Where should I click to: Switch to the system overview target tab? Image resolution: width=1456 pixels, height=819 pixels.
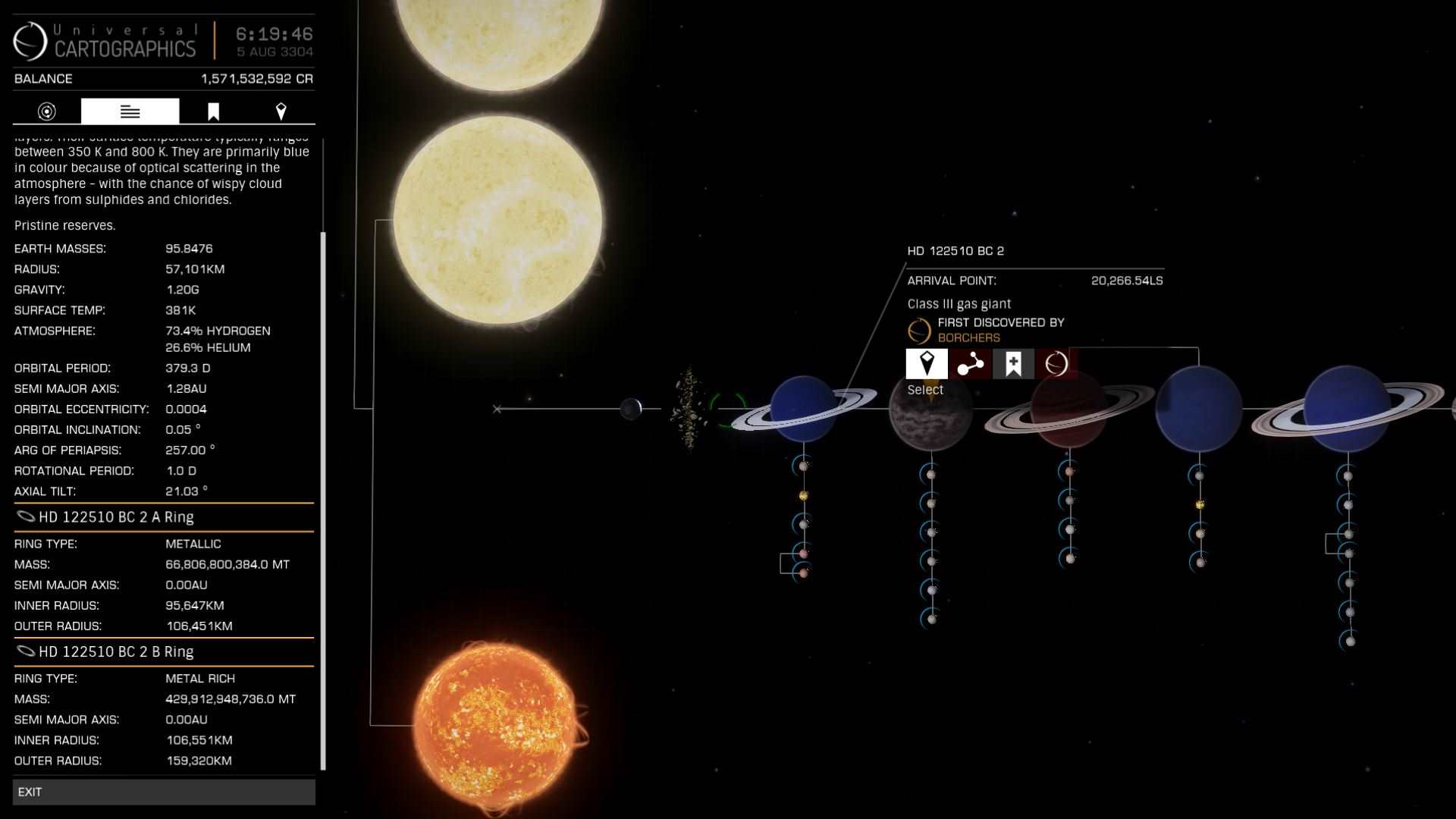pyautogui.click(x=47, y=111)
